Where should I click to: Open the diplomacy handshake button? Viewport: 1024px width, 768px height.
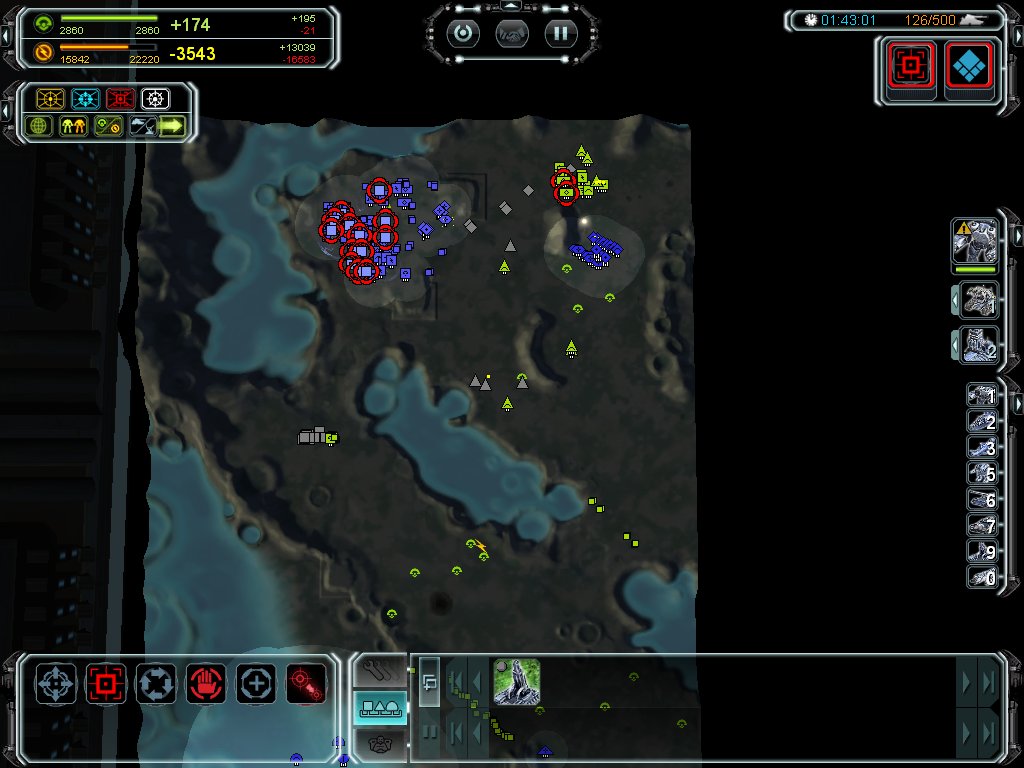512,33
